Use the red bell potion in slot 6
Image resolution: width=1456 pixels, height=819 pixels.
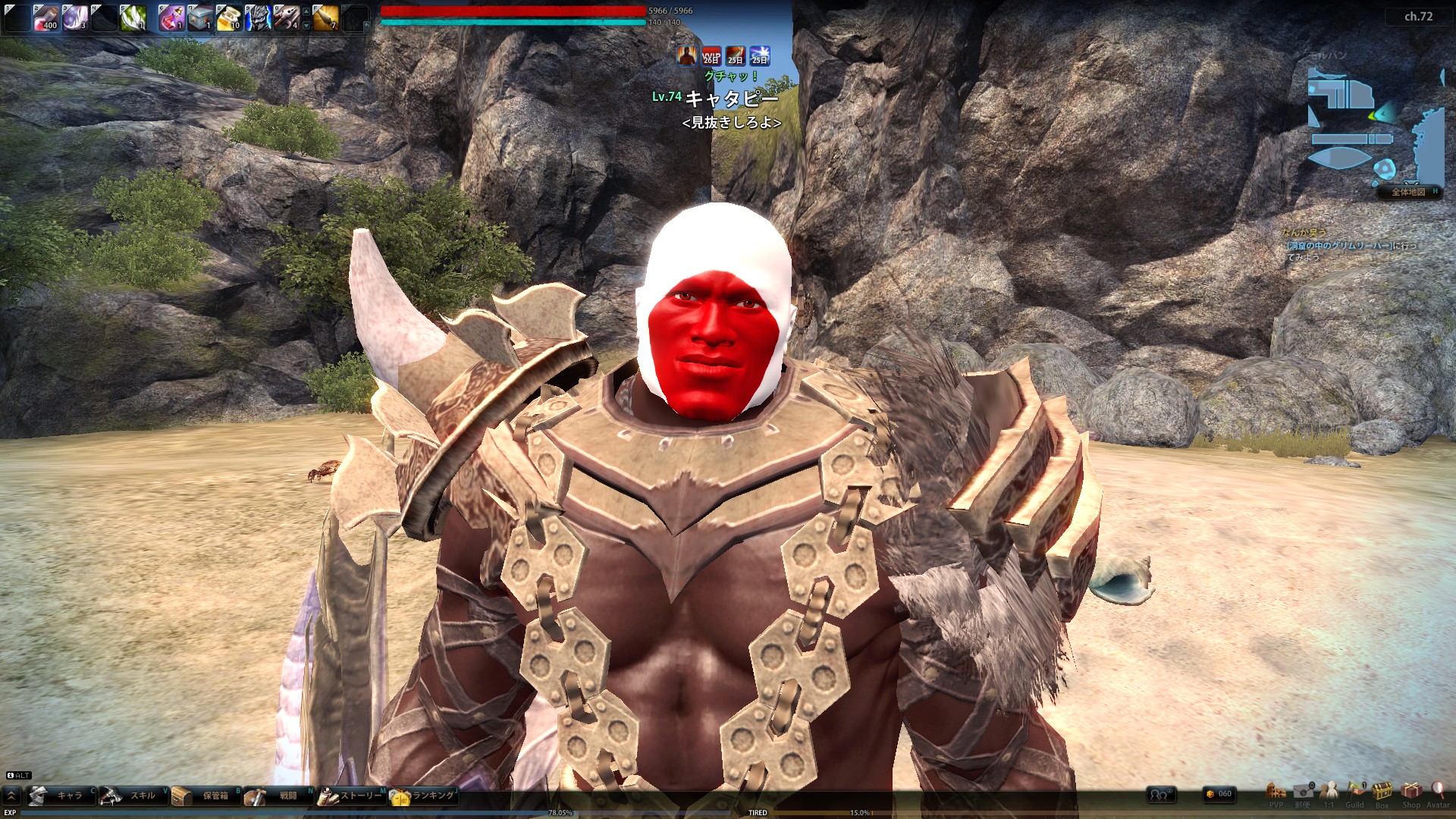click(x=171, y=17)
